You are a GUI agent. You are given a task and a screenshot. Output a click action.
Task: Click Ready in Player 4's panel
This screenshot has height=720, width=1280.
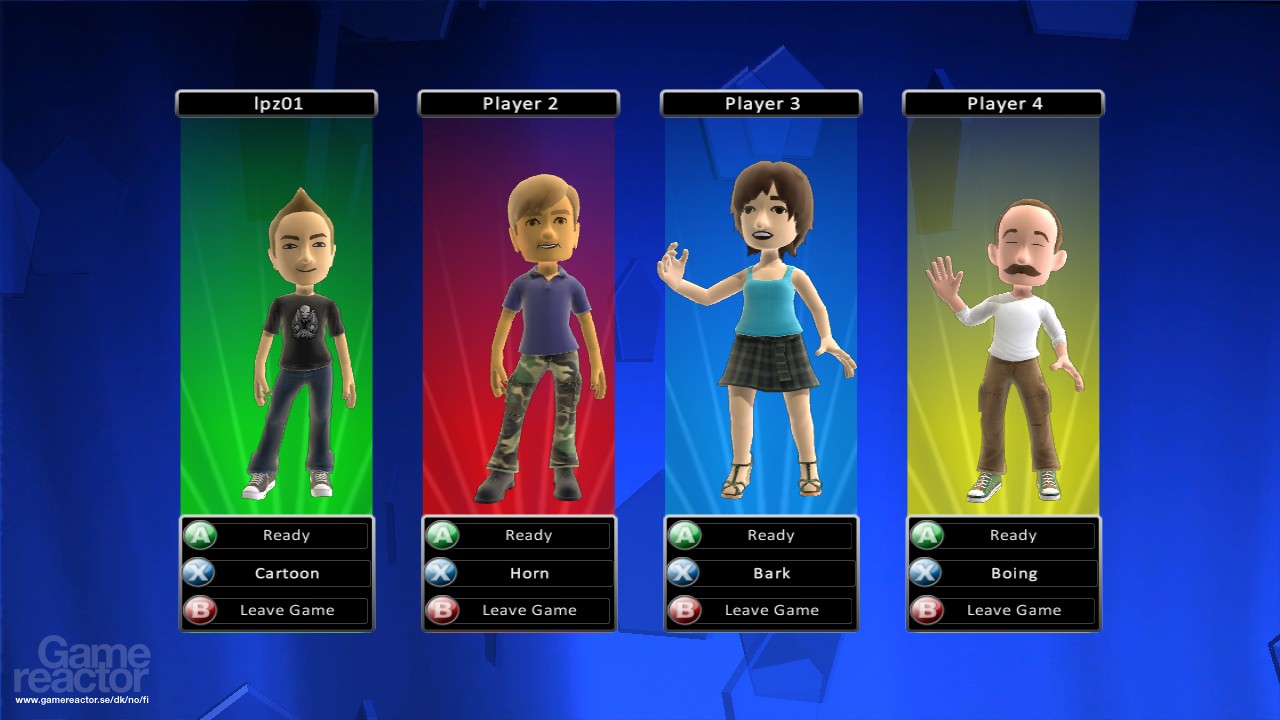[x=1012, y=536]
